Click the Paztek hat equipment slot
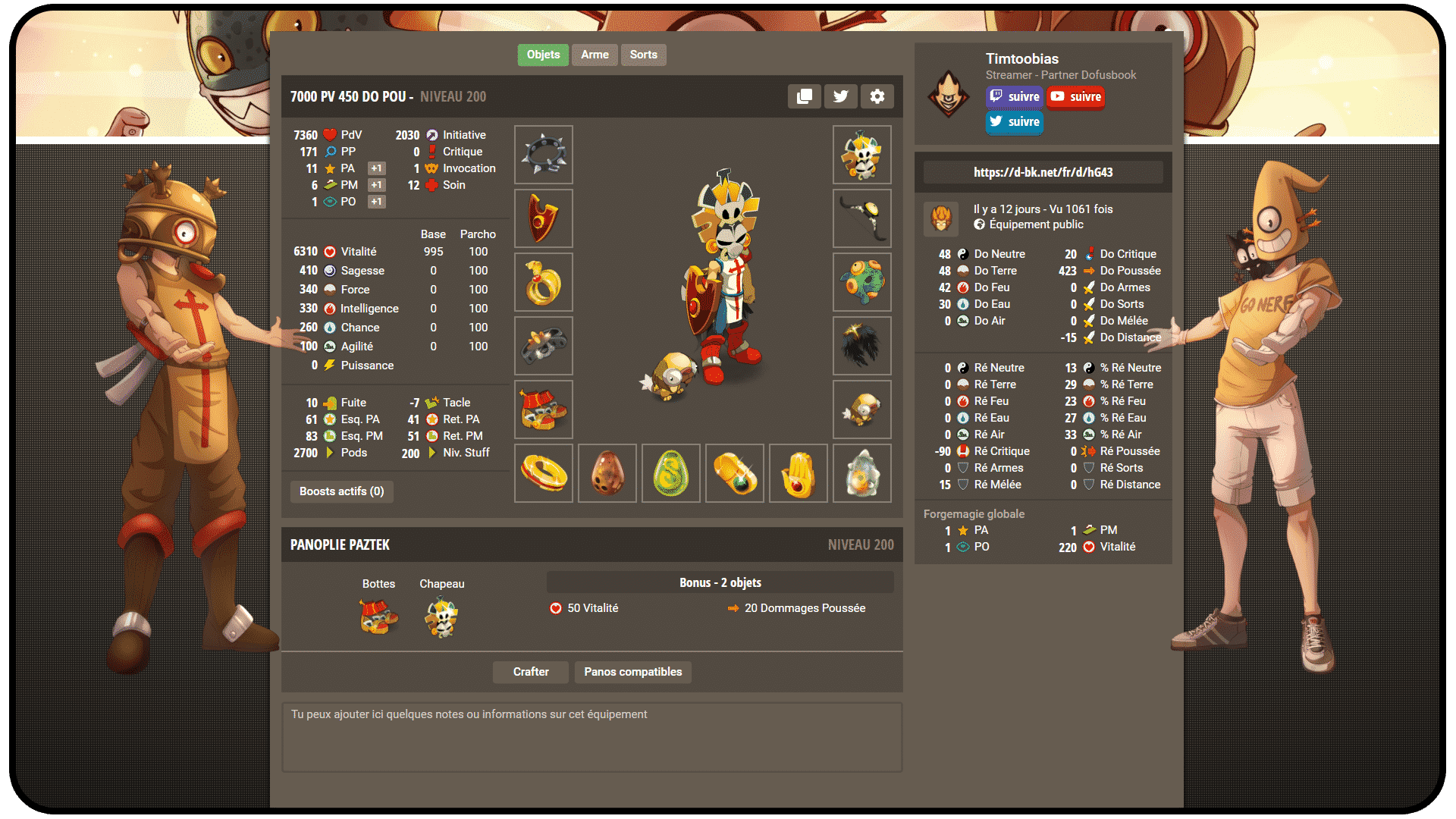Viewport: 1456px width, 819px height. pos(862,155)
